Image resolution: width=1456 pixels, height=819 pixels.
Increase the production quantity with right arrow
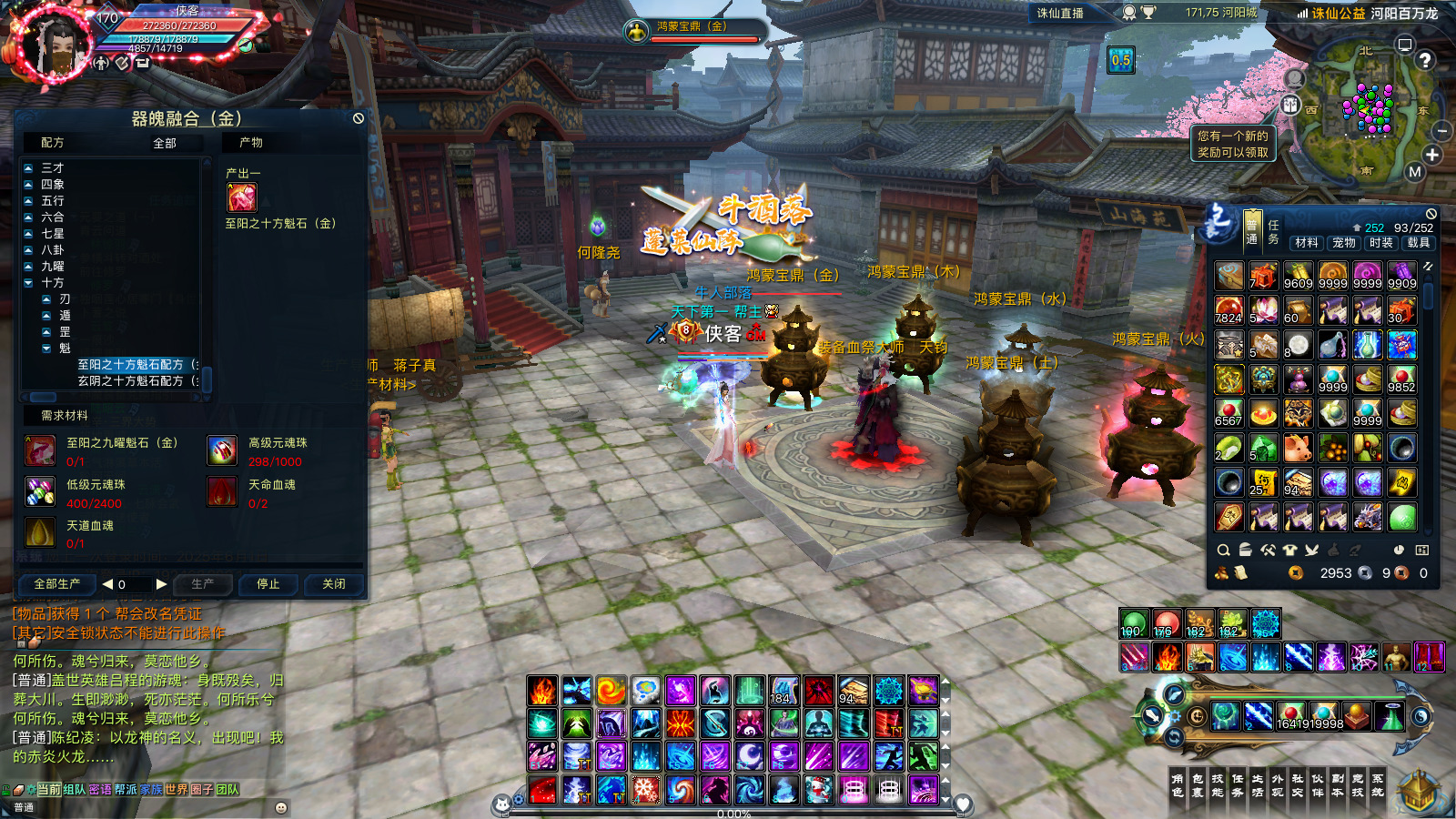click(161, 584)
